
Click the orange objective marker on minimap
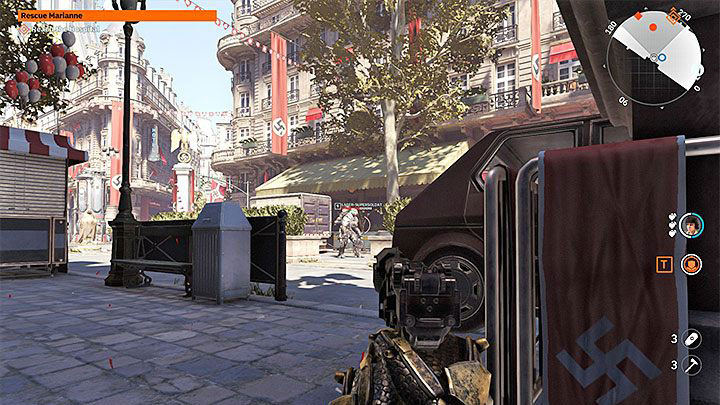pos(673,15)
